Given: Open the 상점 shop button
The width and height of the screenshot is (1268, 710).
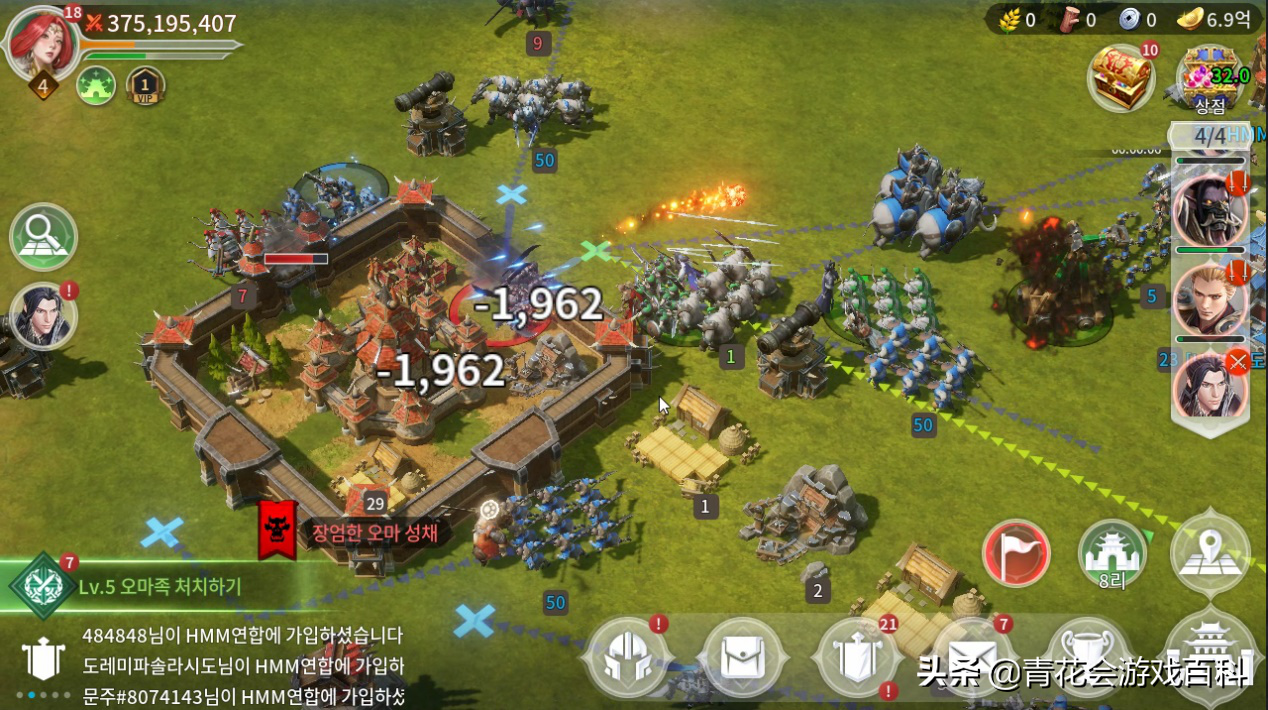Looking at the screenshot, I should point(1210,78).
